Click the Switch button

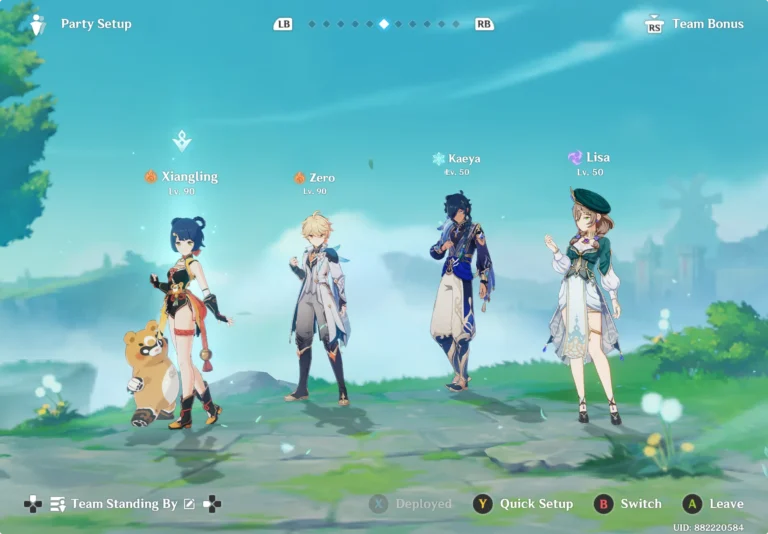pyautogui.click(x=629, y=504)
